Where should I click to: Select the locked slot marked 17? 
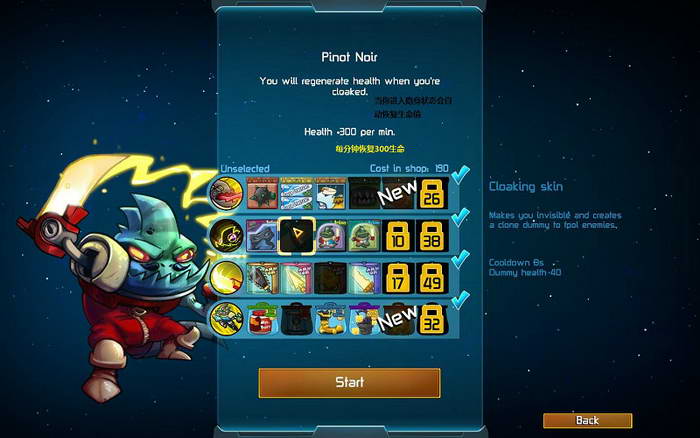tap(398, 277)
